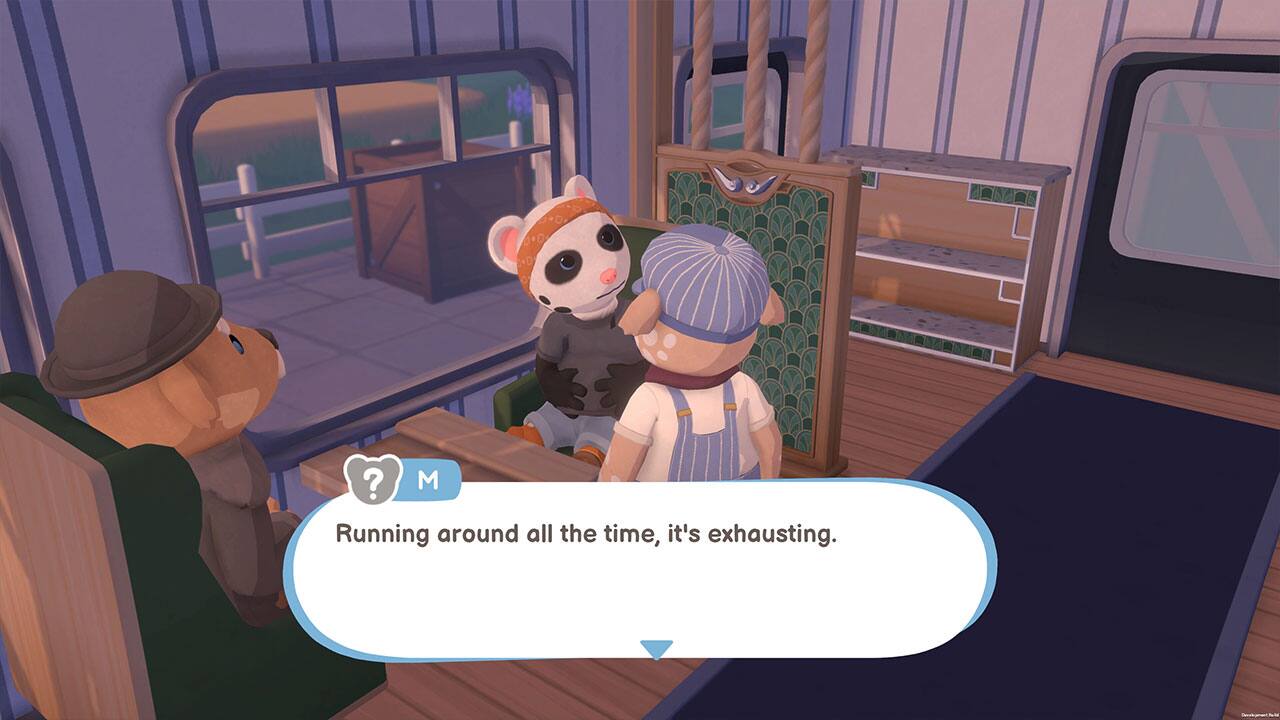Click the blue continue arrow triangle

click(657, 649)
